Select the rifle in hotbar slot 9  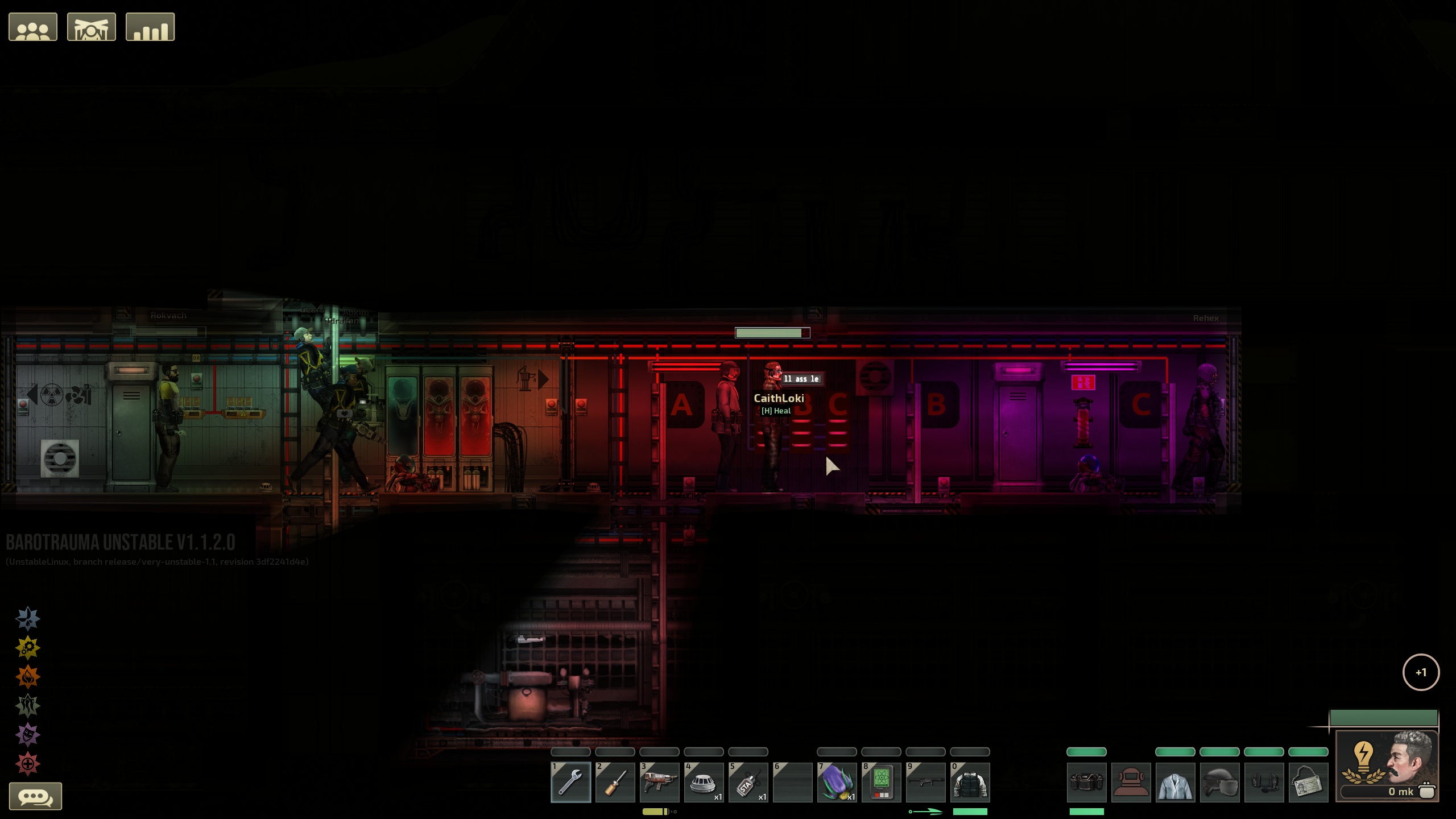(x=926, y=782)
